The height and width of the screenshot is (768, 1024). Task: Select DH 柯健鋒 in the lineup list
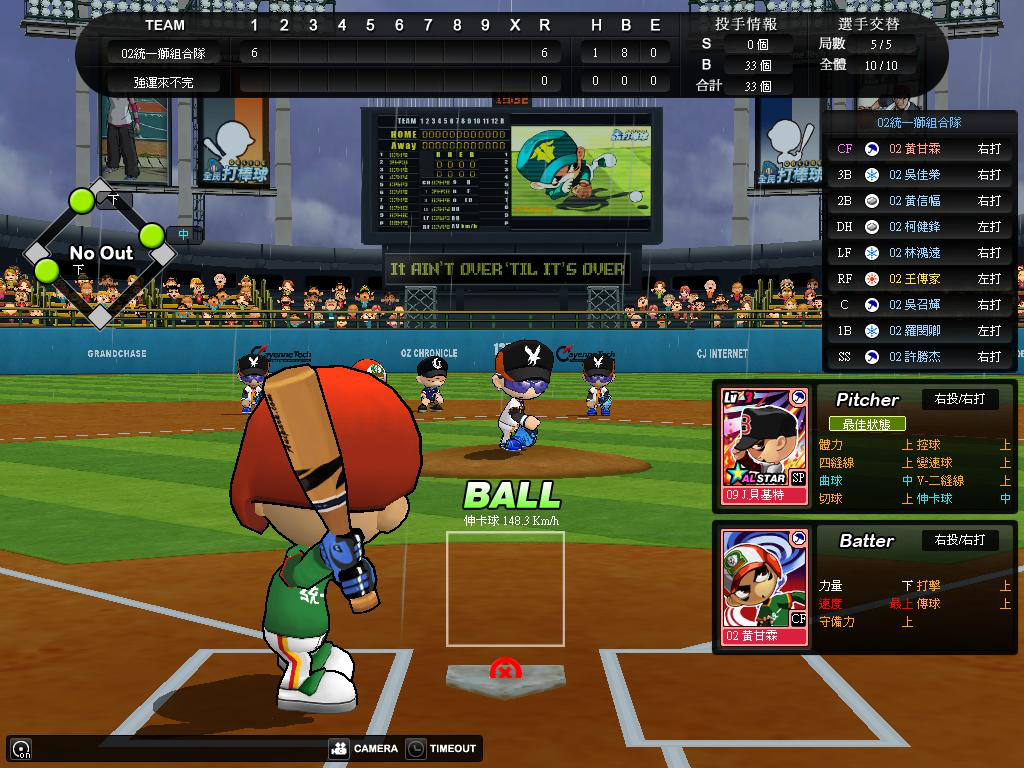pyautogui.click(x=918, y=227)
